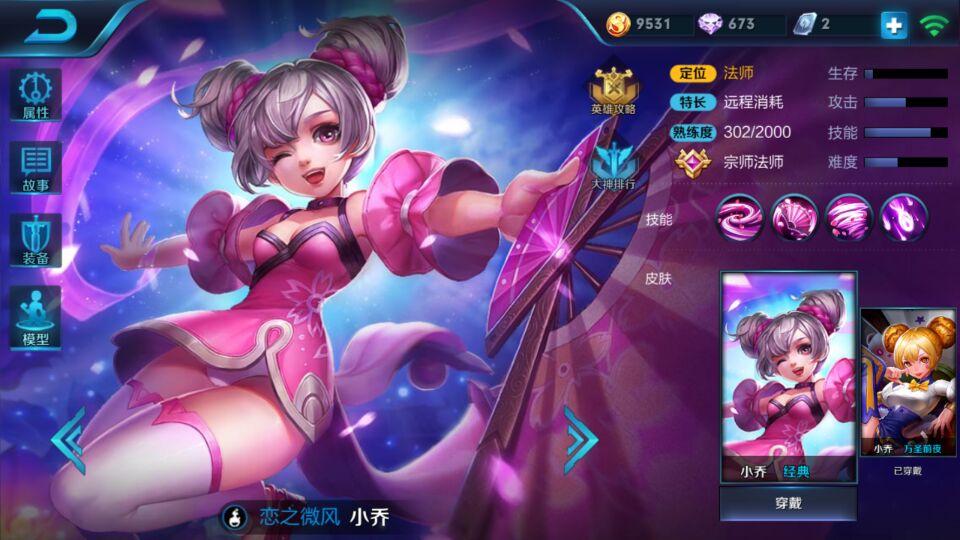Image resolution: width=960 pixels, height=540 pixels.
Task: Open the 英雄攻略 hero guide
Action: tap(612, 91)
